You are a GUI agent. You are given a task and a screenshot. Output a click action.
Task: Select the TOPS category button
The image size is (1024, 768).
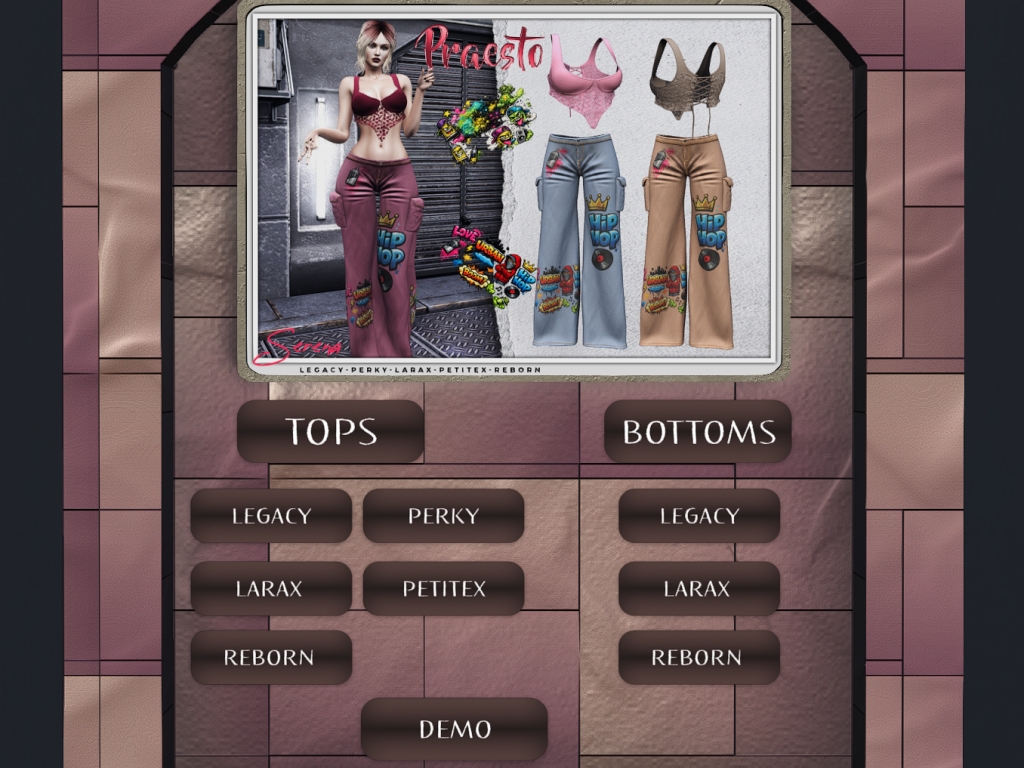pos(330,431)
